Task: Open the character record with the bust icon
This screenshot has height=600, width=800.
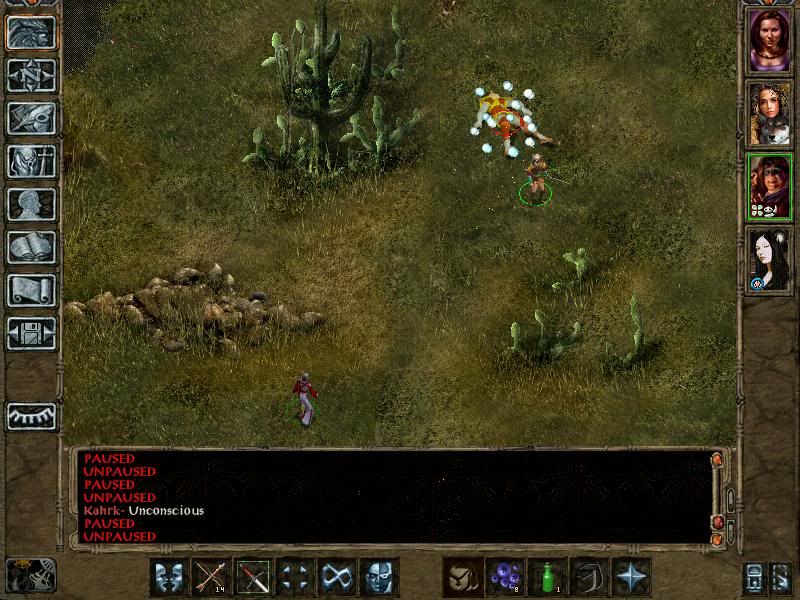Action: (x=31, y=204)
